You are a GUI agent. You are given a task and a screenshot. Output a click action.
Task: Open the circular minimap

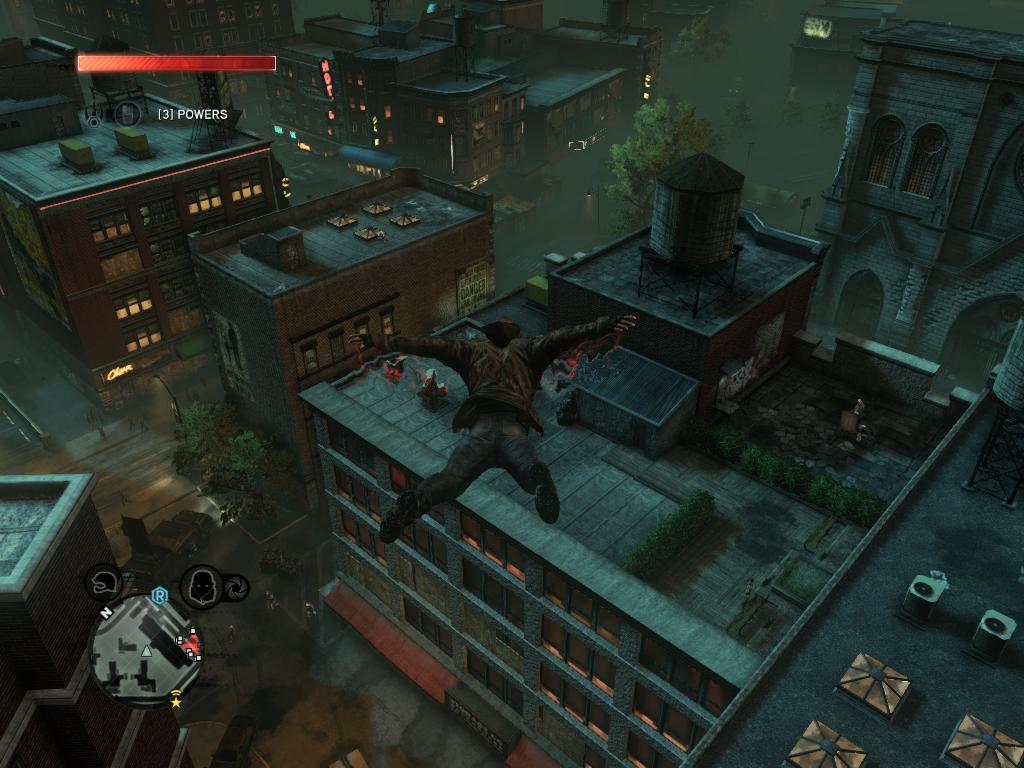[145, 652]
